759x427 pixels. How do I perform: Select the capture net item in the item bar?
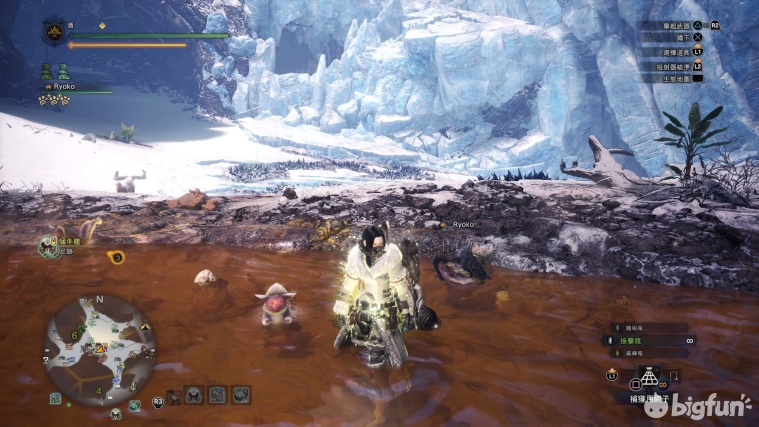click(650, 379)
